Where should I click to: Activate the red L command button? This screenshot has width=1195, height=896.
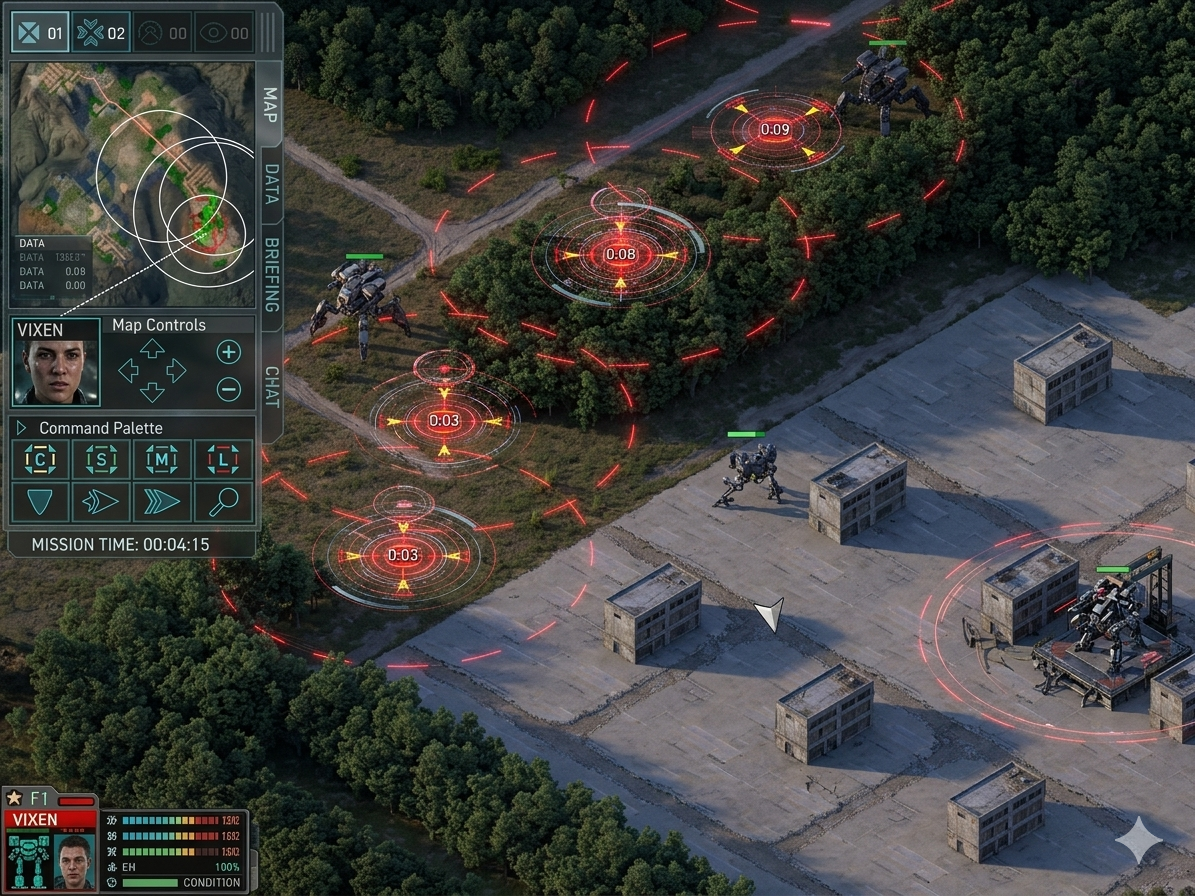pos(223,460)
